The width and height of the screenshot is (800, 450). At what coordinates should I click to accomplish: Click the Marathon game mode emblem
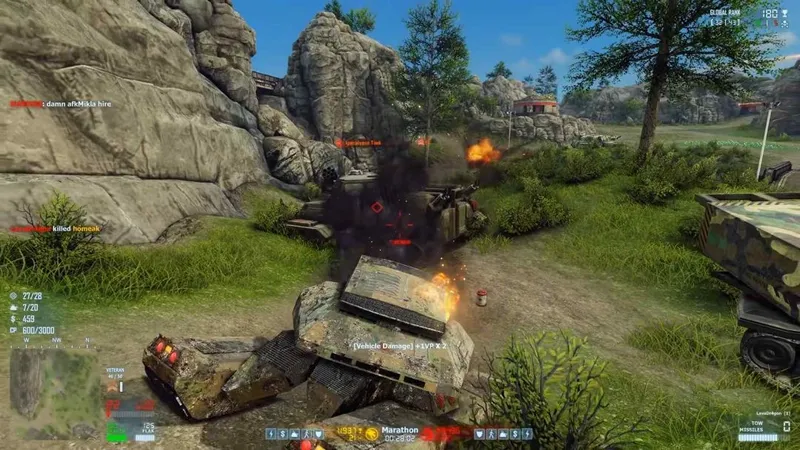(372, 433)
